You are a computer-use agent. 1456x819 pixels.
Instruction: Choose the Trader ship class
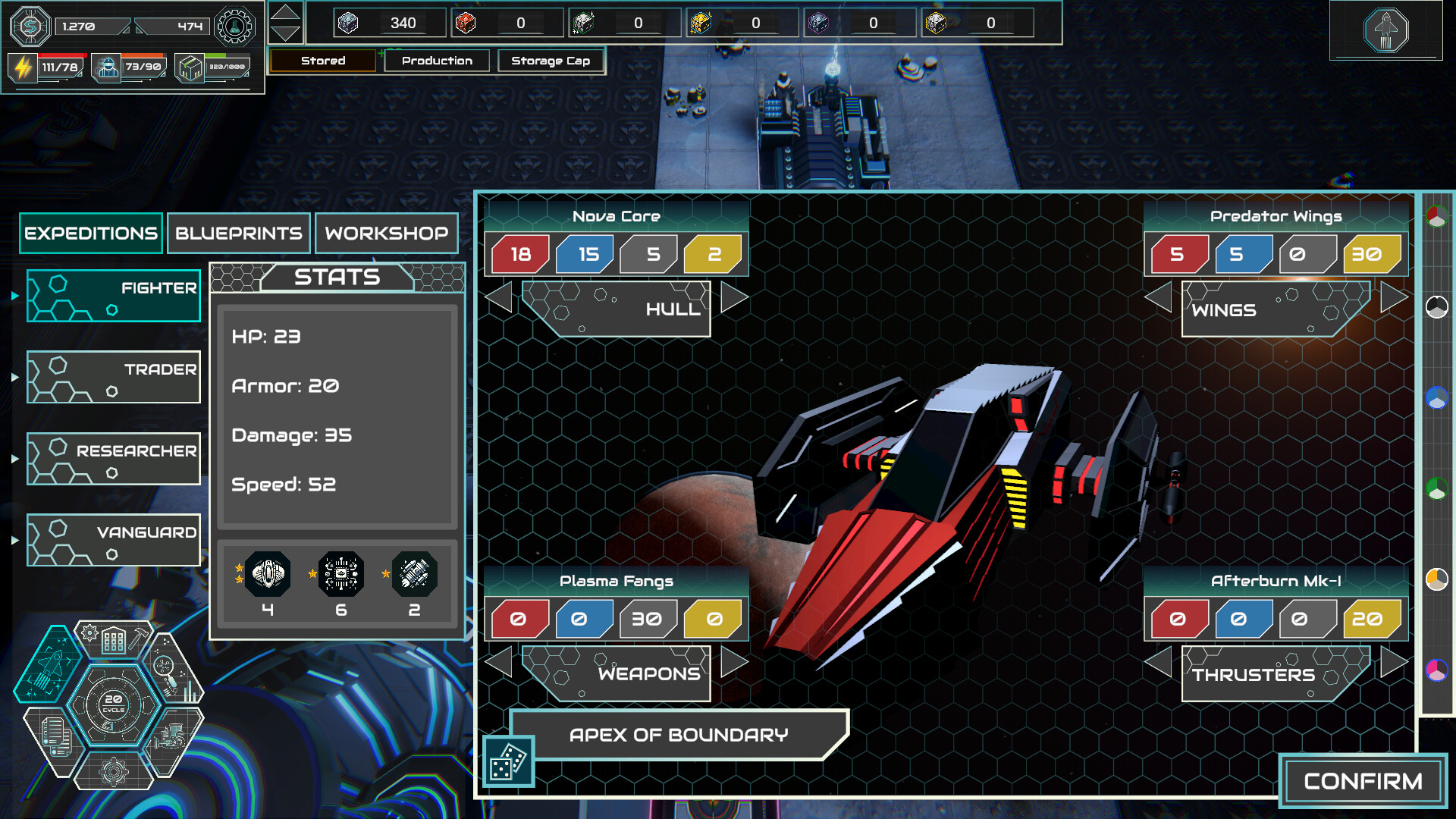[114, 377]
